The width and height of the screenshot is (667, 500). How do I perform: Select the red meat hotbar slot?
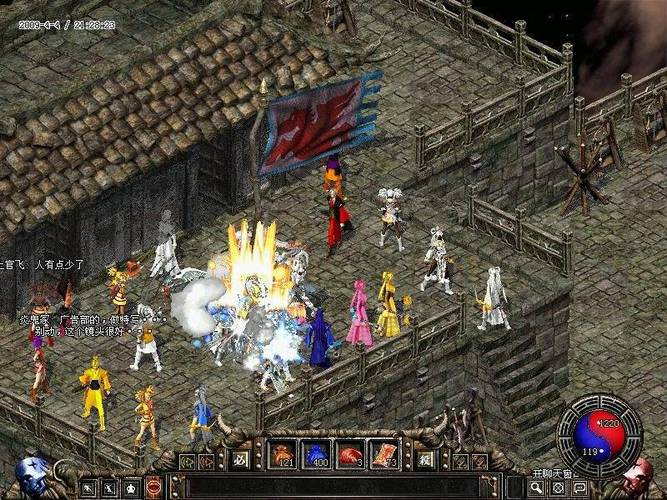coord(350,455)
